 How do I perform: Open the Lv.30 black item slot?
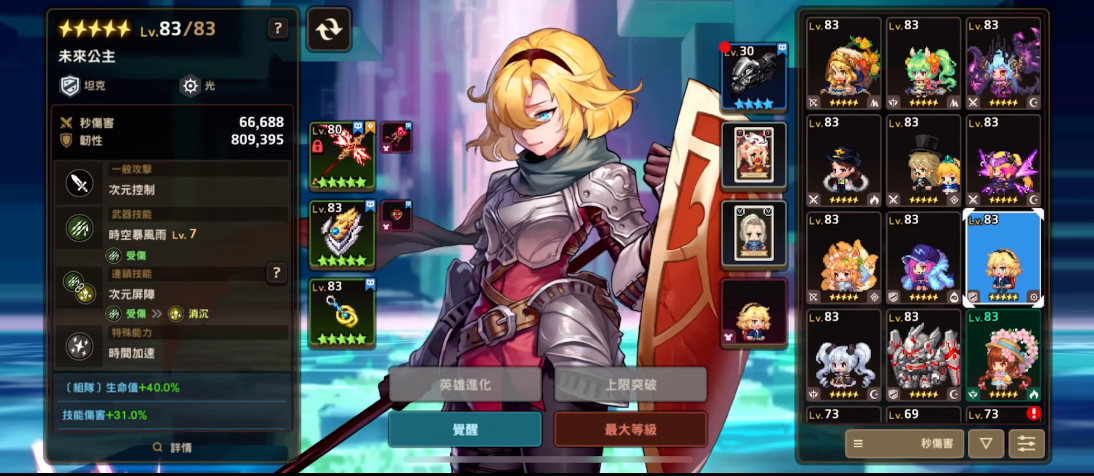(754, 77)
